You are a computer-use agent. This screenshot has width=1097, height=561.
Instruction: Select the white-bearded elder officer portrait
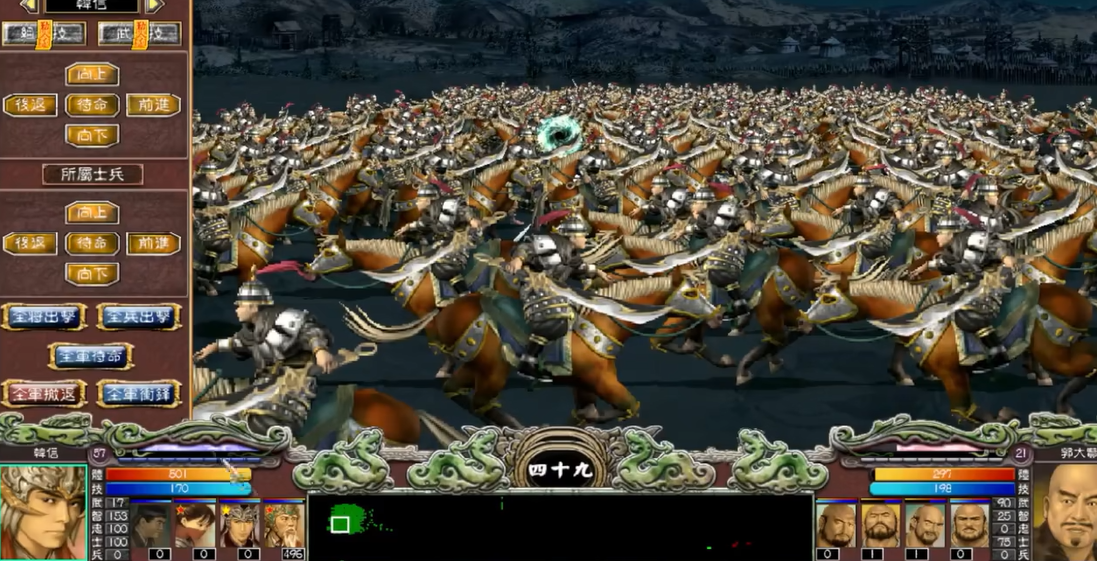[x=284, y=523]
